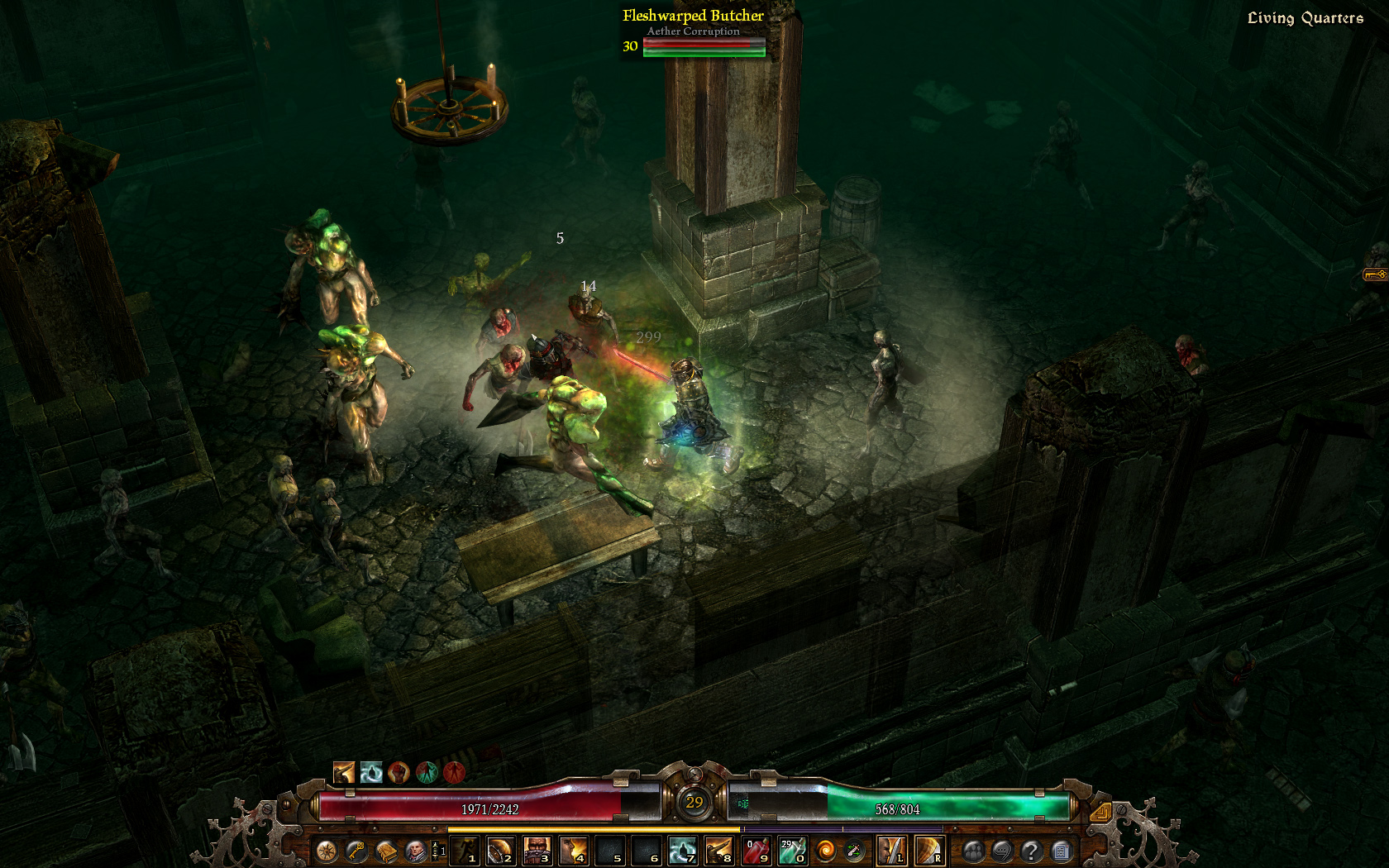Open the question mark help button

click(x=1031, y=851)
